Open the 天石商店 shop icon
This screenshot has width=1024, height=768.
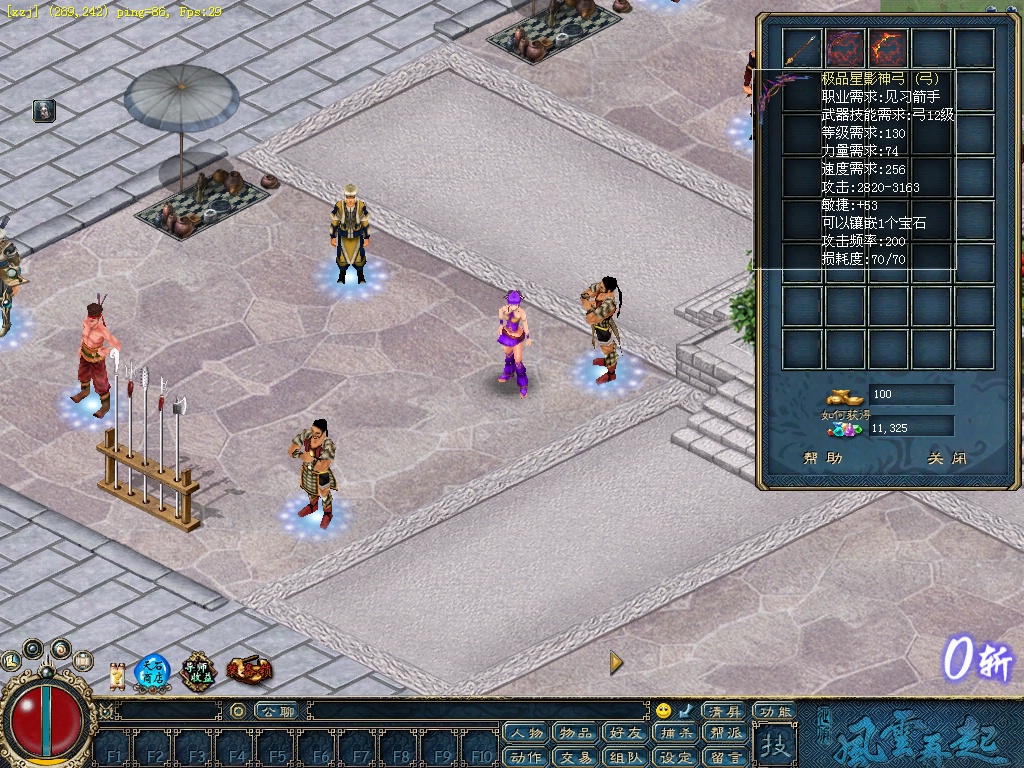click(x=152, y=671)
